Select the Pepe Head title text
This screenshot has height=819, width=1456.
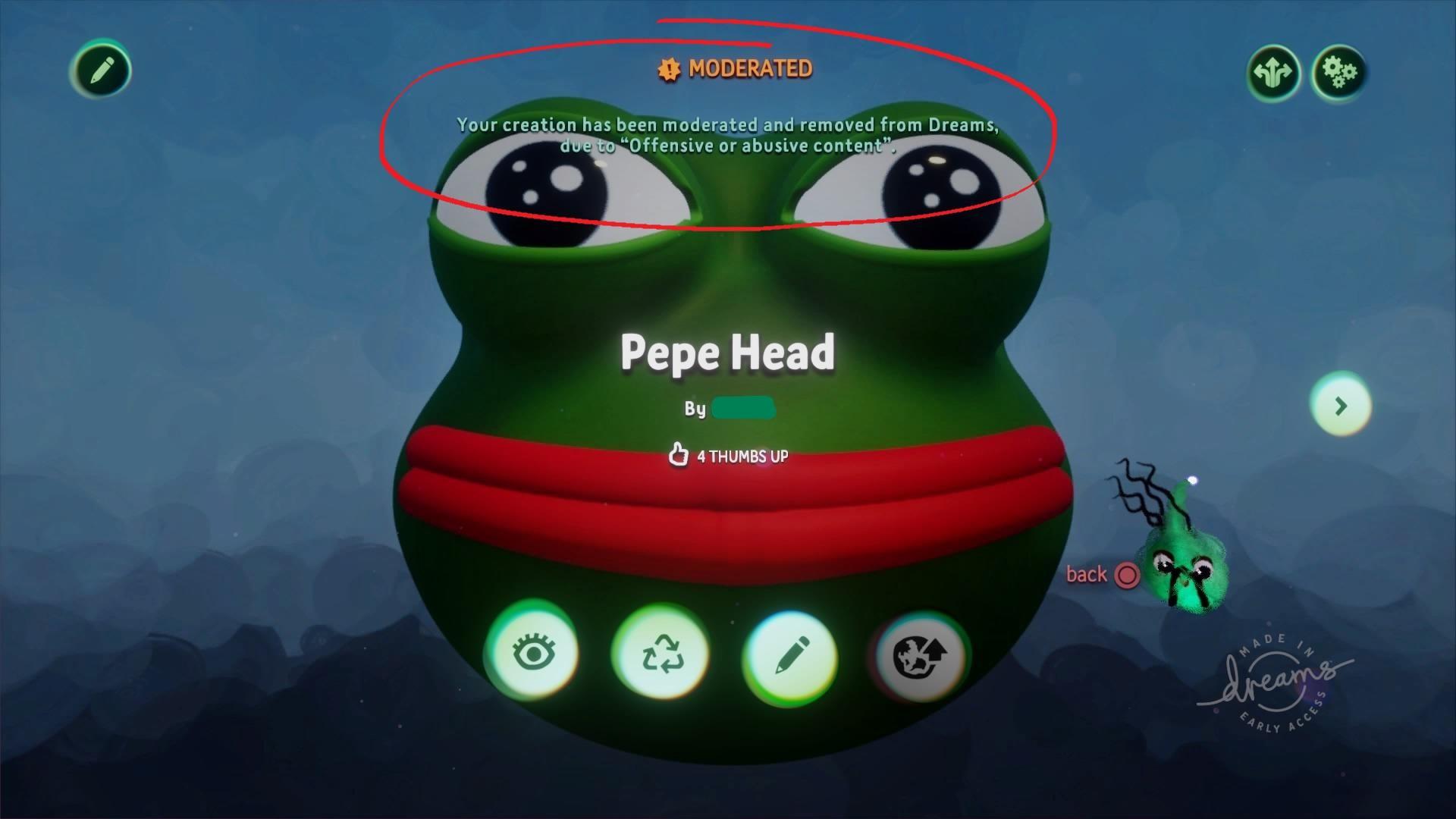(x=726, y=350)
